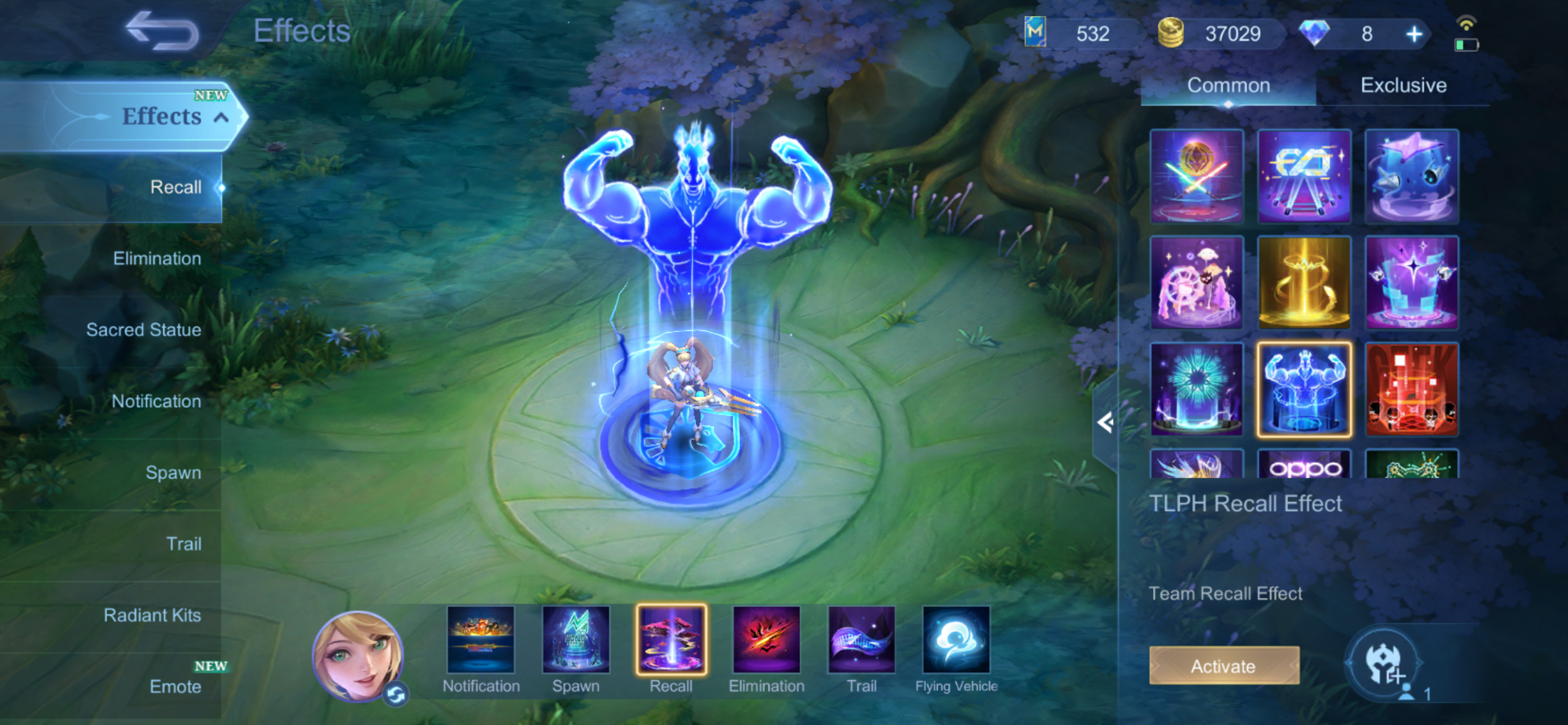This screenshot has height=725, width=1568.
Task: Open the Spawn effects section
Action: (x=173, y=473)
